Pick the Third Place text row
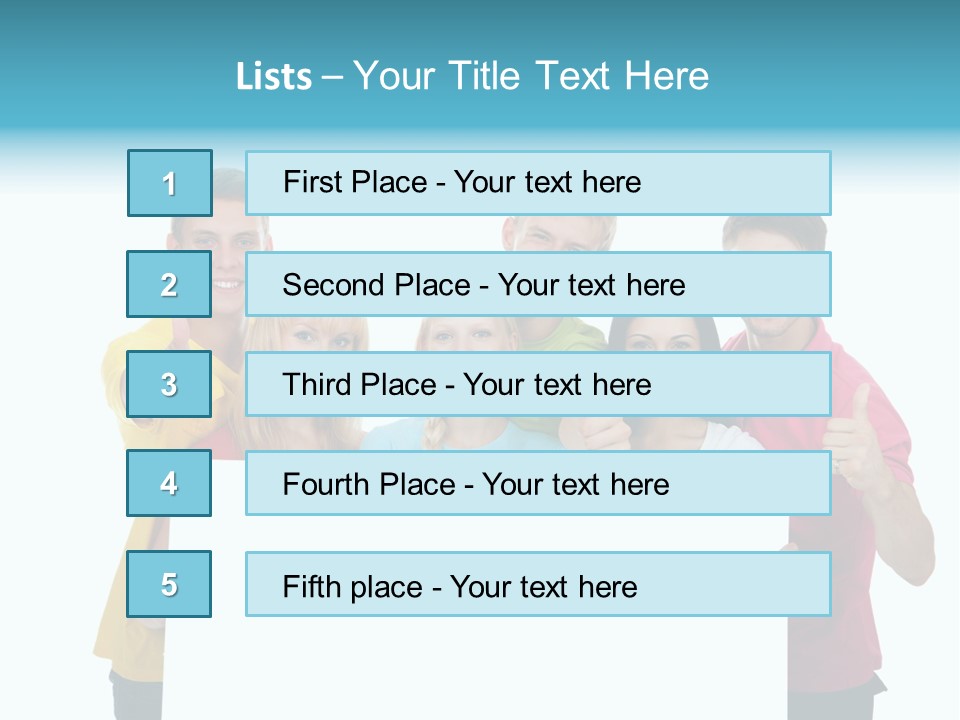 click(538, 384)
